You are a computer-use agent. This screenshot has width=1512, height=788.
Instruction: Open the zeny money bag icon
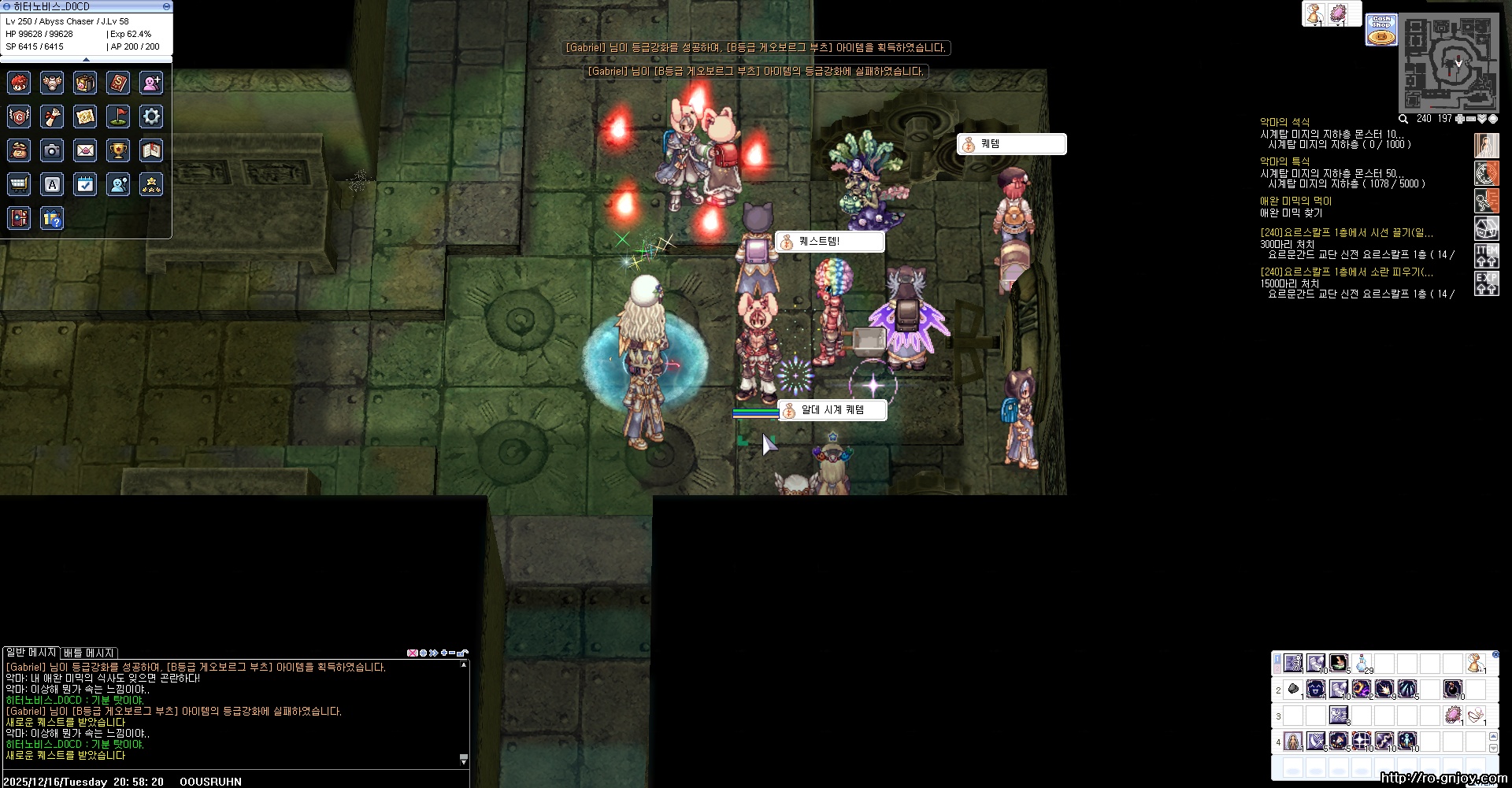tap(19, 150)
